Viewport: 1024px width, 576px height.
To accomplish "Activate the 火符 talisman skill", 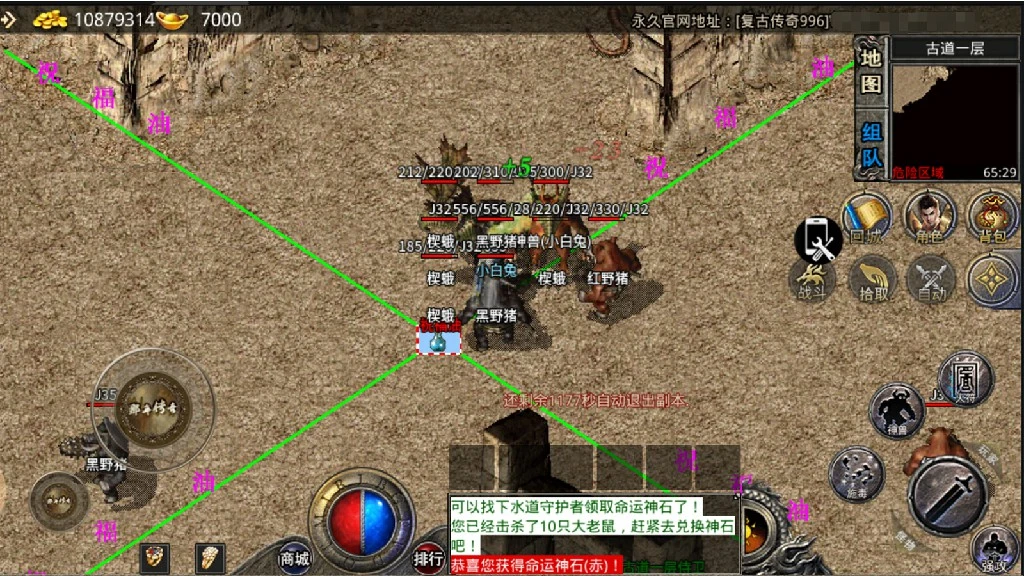I will point(965,378).
